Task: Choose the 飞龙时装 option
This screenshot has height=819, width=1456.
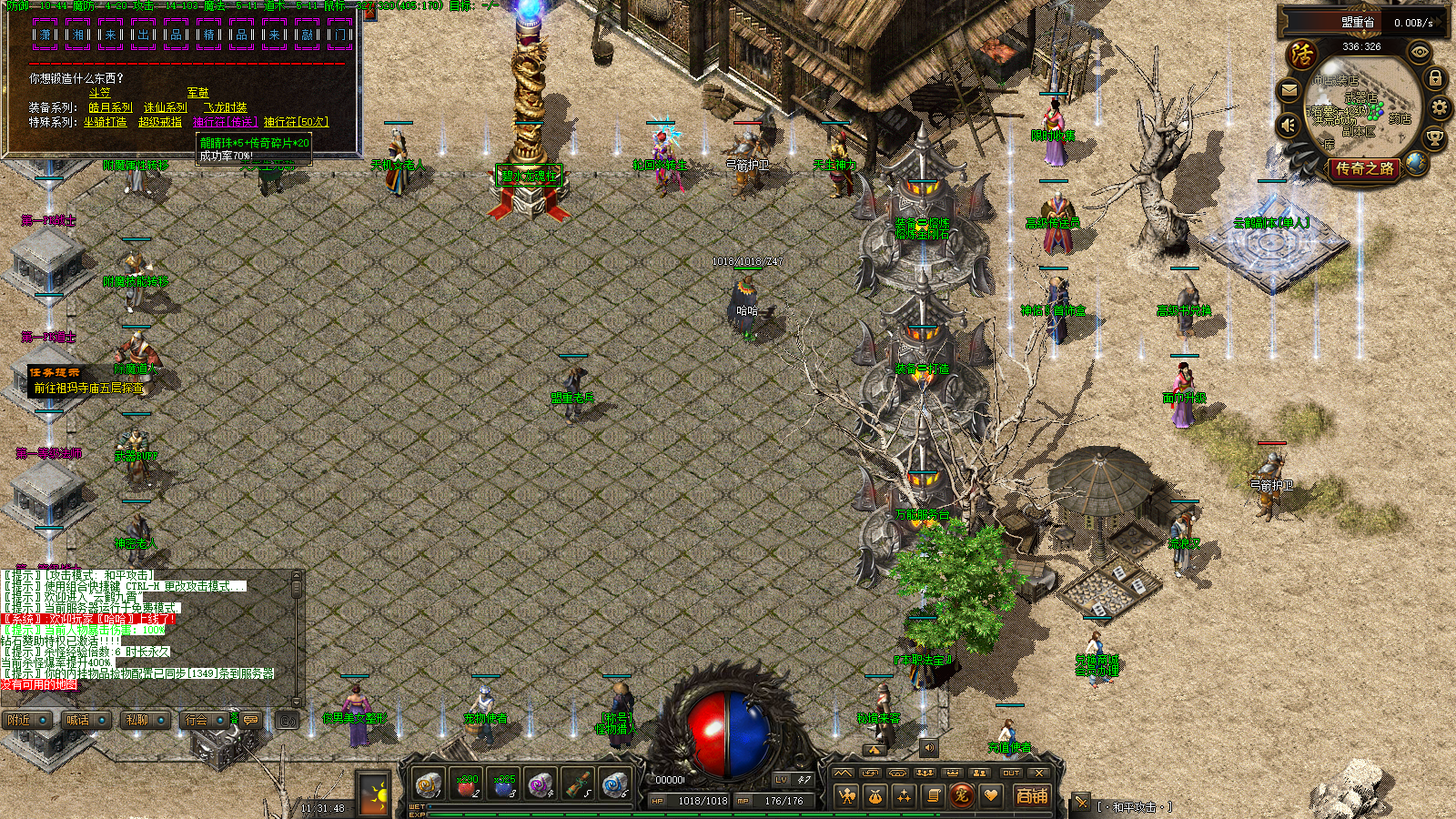Action: (225, 107)
